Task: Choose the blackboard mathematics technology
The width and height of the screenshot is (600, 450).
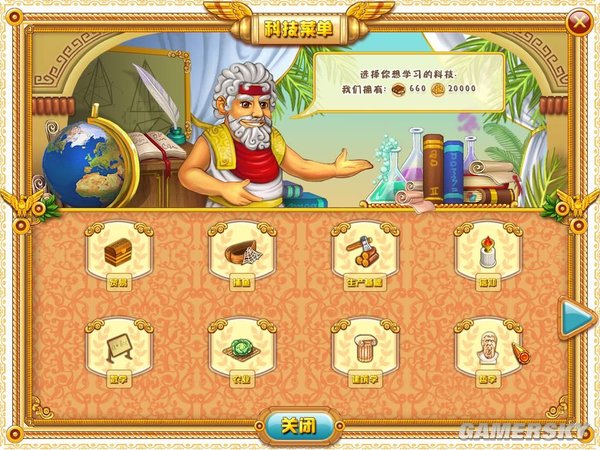Action: (118, 347)
